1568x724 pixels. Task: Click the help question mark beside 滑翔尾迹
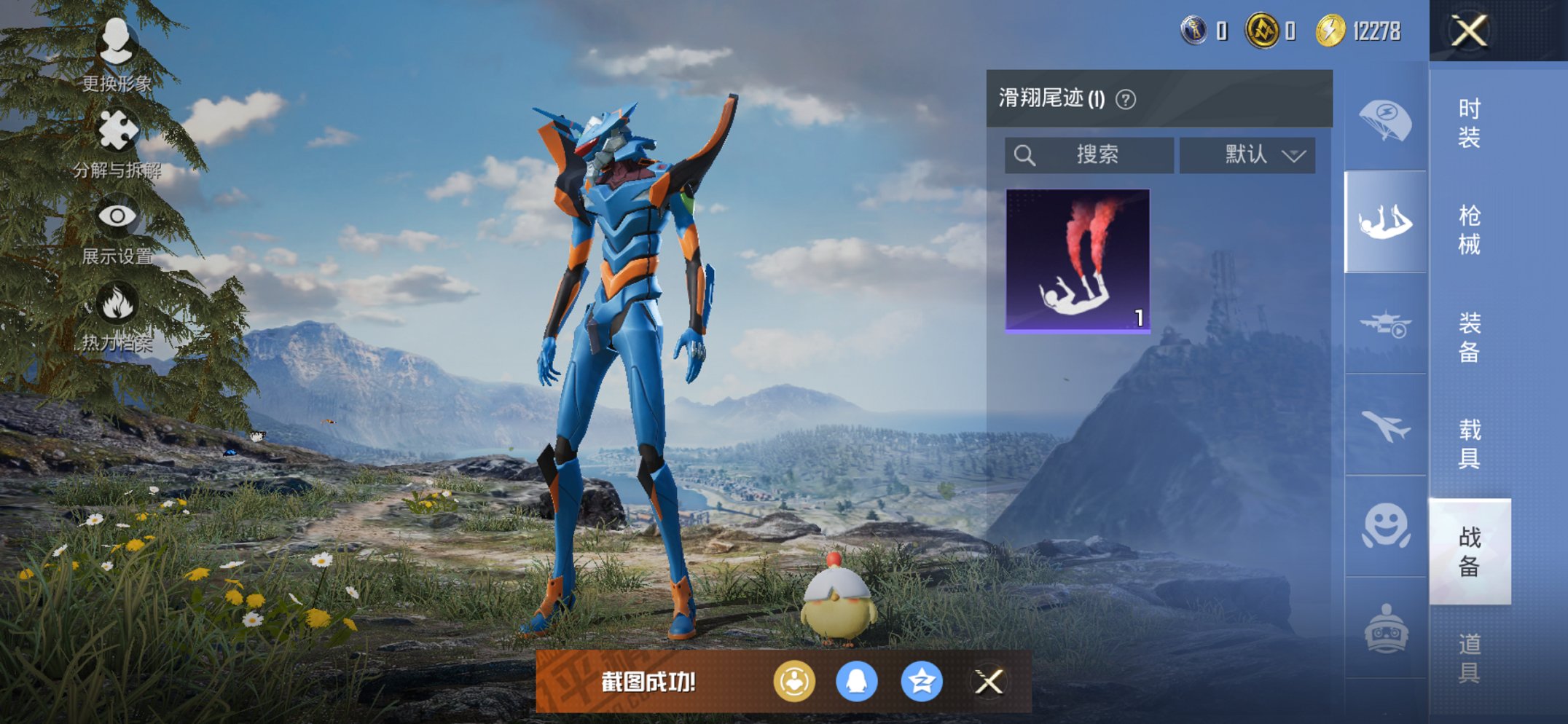pyautogui.click(x=1124, y=98)
